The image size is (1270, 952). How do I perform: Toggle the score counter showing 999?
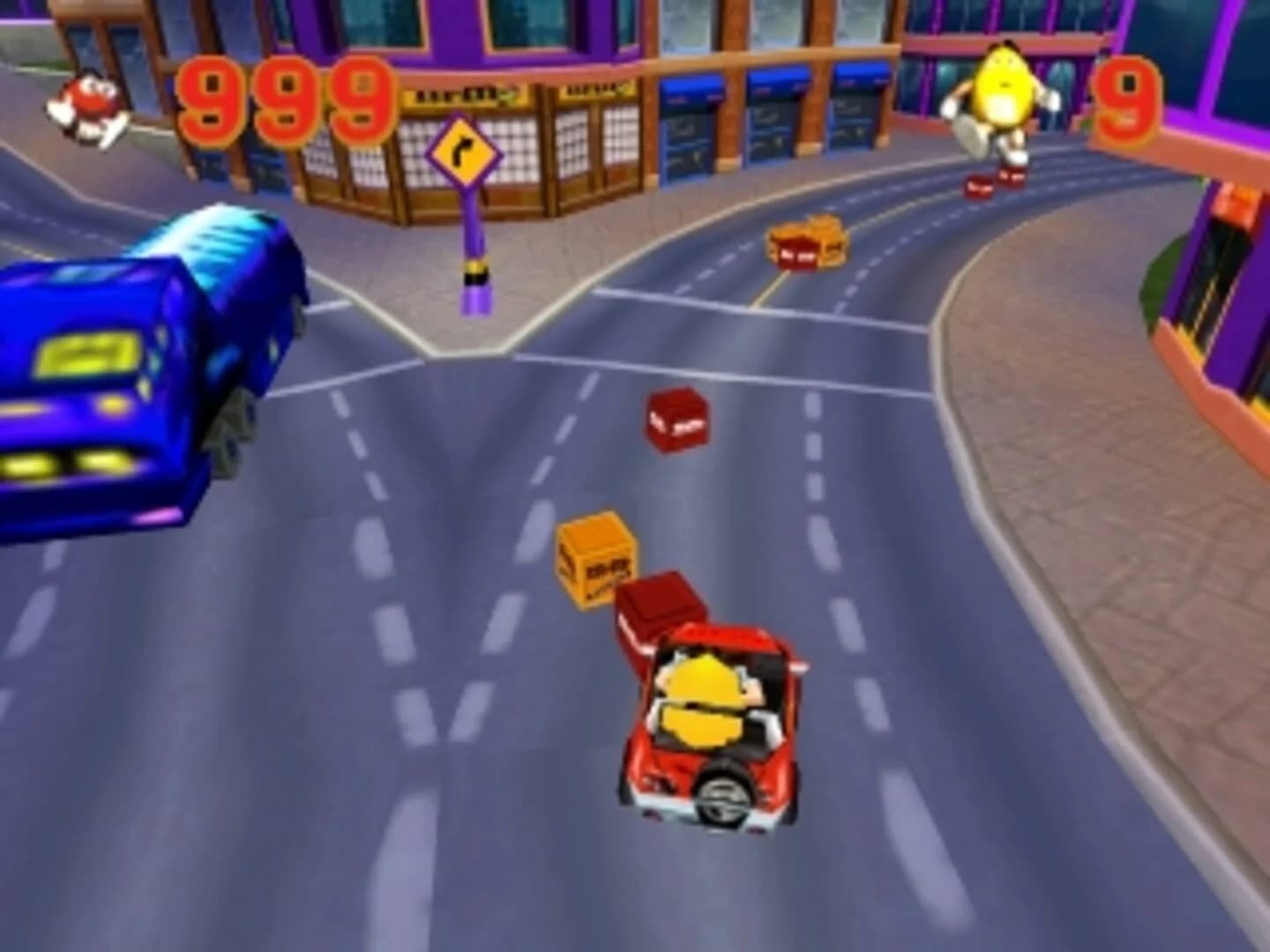282,97
